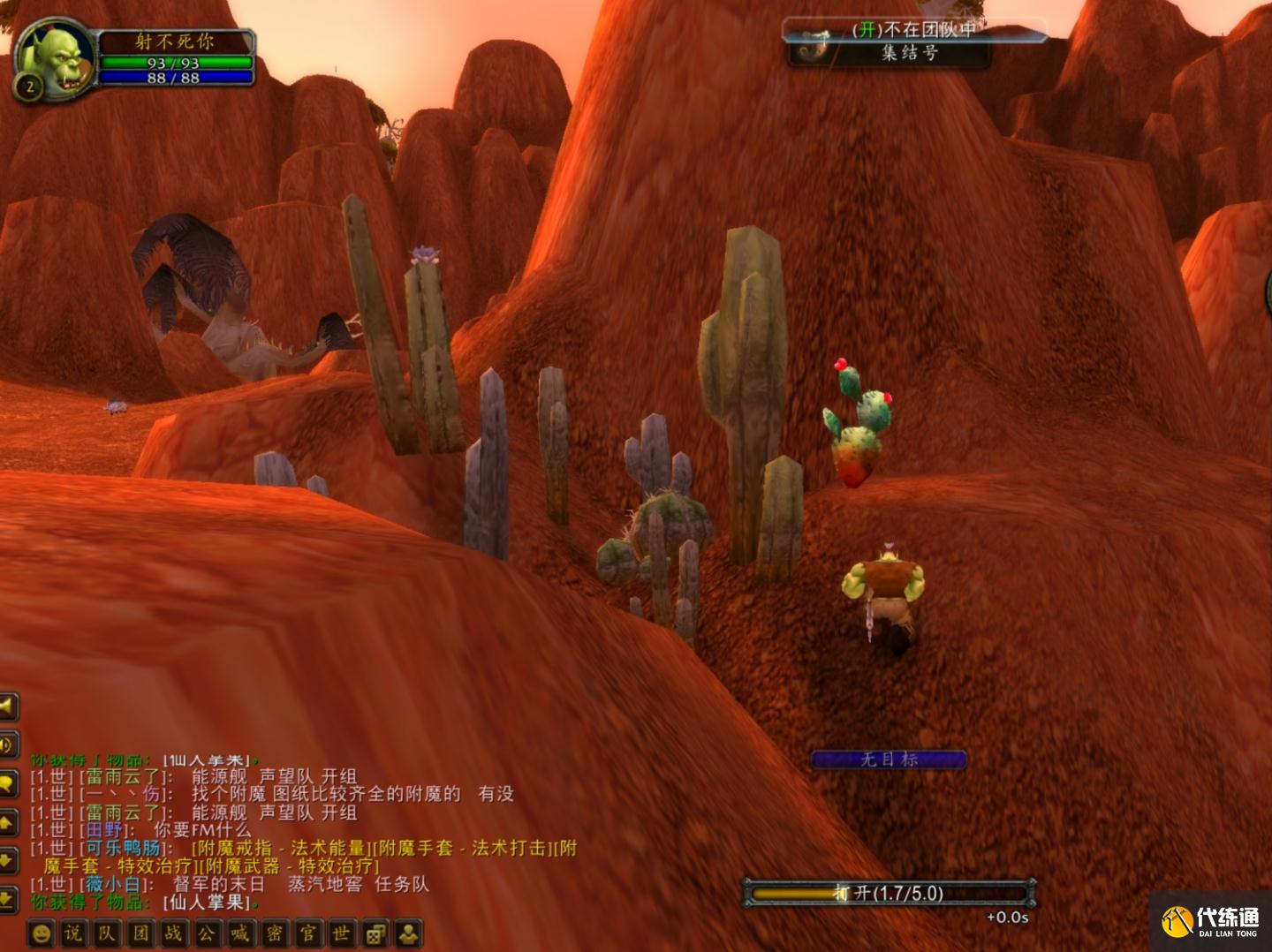Choose the battleground chat button 战
Viewport: 1272px width, 952px height.
tap(174, 933)
